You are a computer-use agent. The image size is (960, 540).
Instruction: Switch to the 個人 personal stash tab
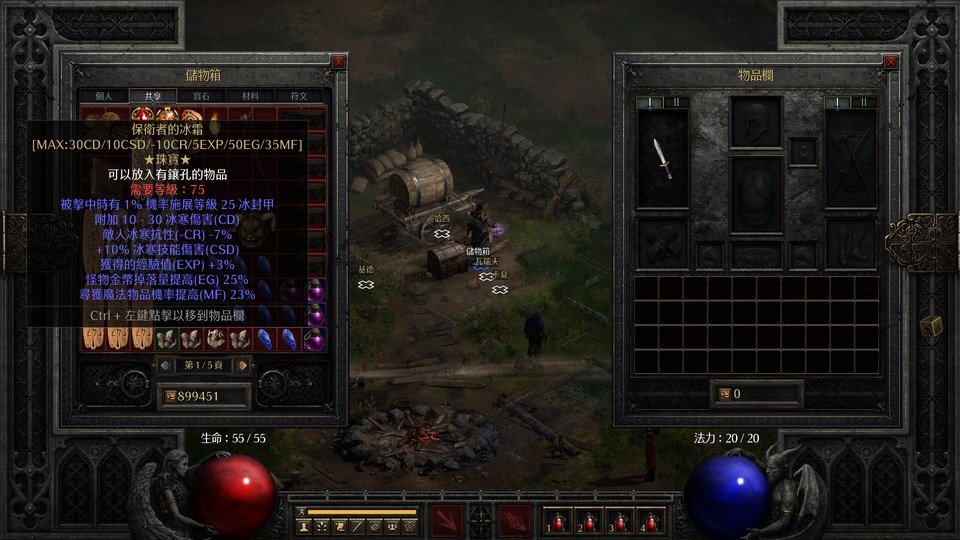104,96
